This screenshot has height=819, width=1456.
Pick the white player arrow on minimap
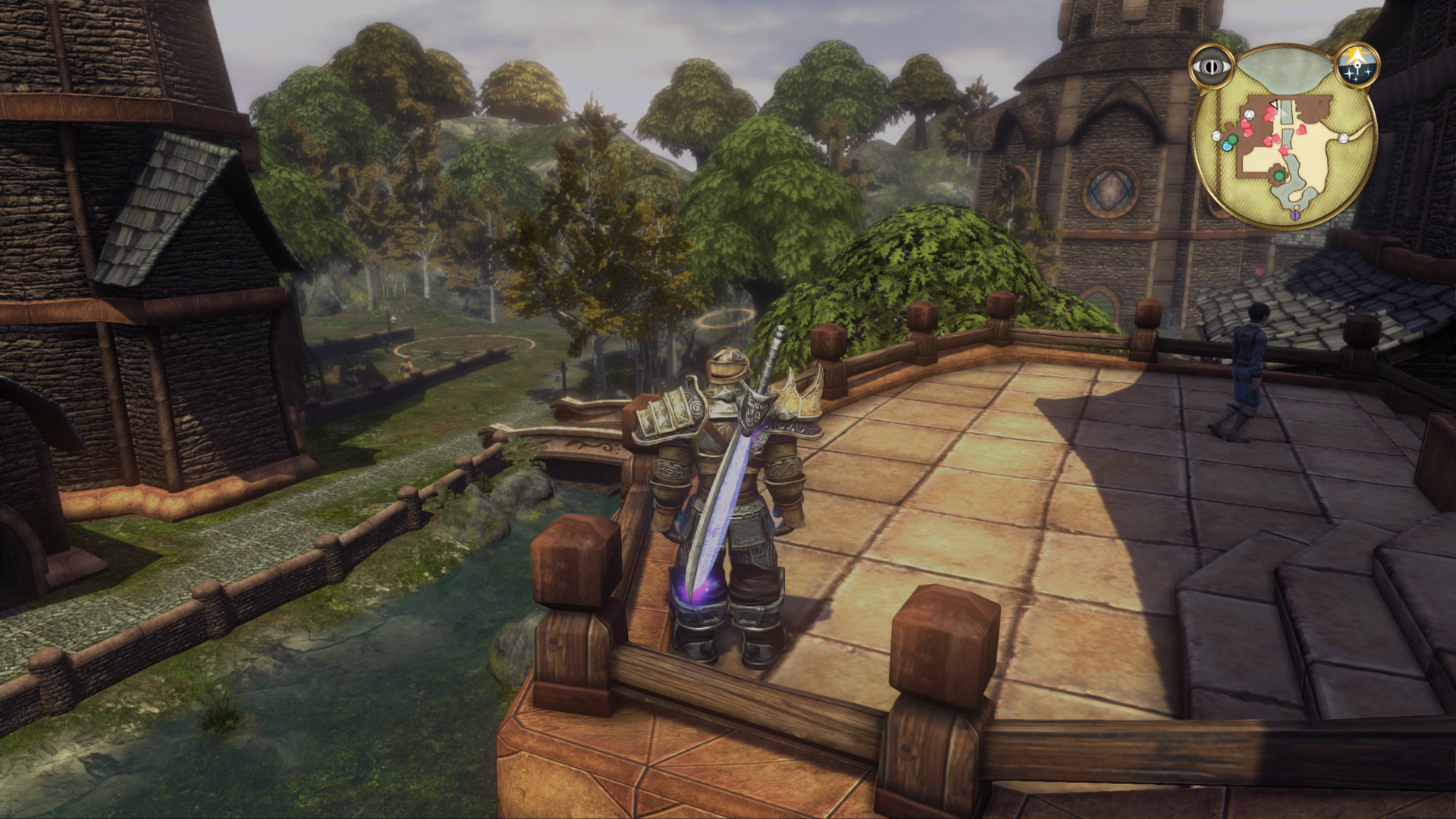(x=1275, y=105)
